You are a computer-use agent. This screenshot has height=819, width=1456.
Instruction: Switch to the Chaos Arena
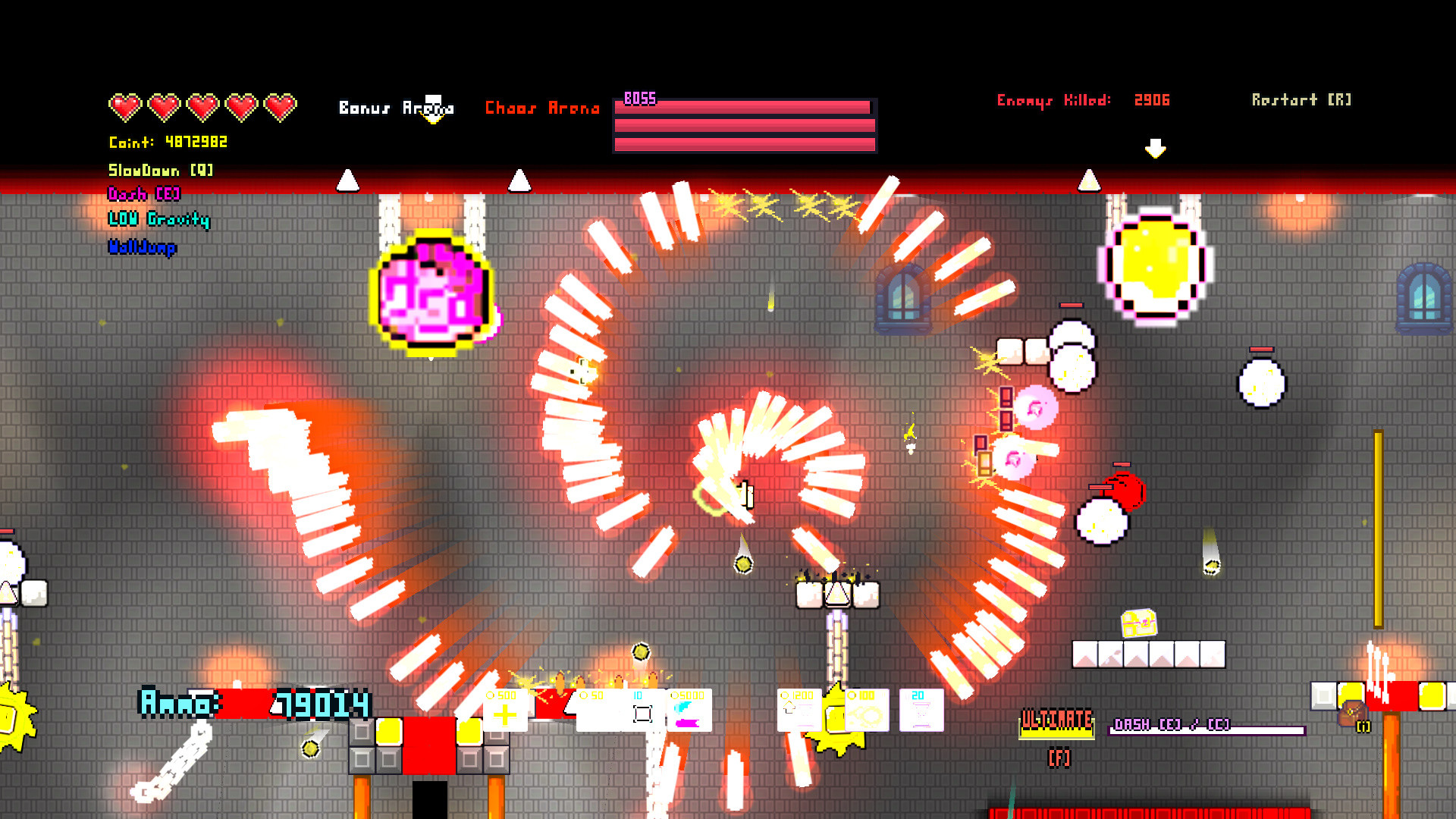(x=543, y=108)
